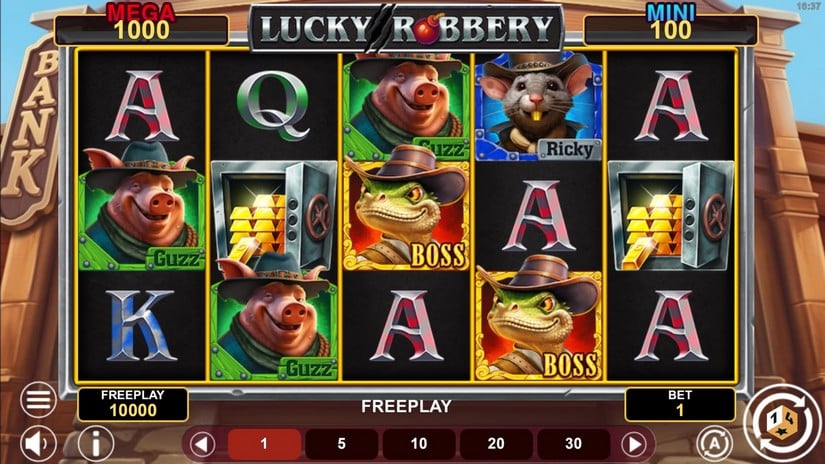Select the bet value 30
Screen dimensions: 825x464
573,443
